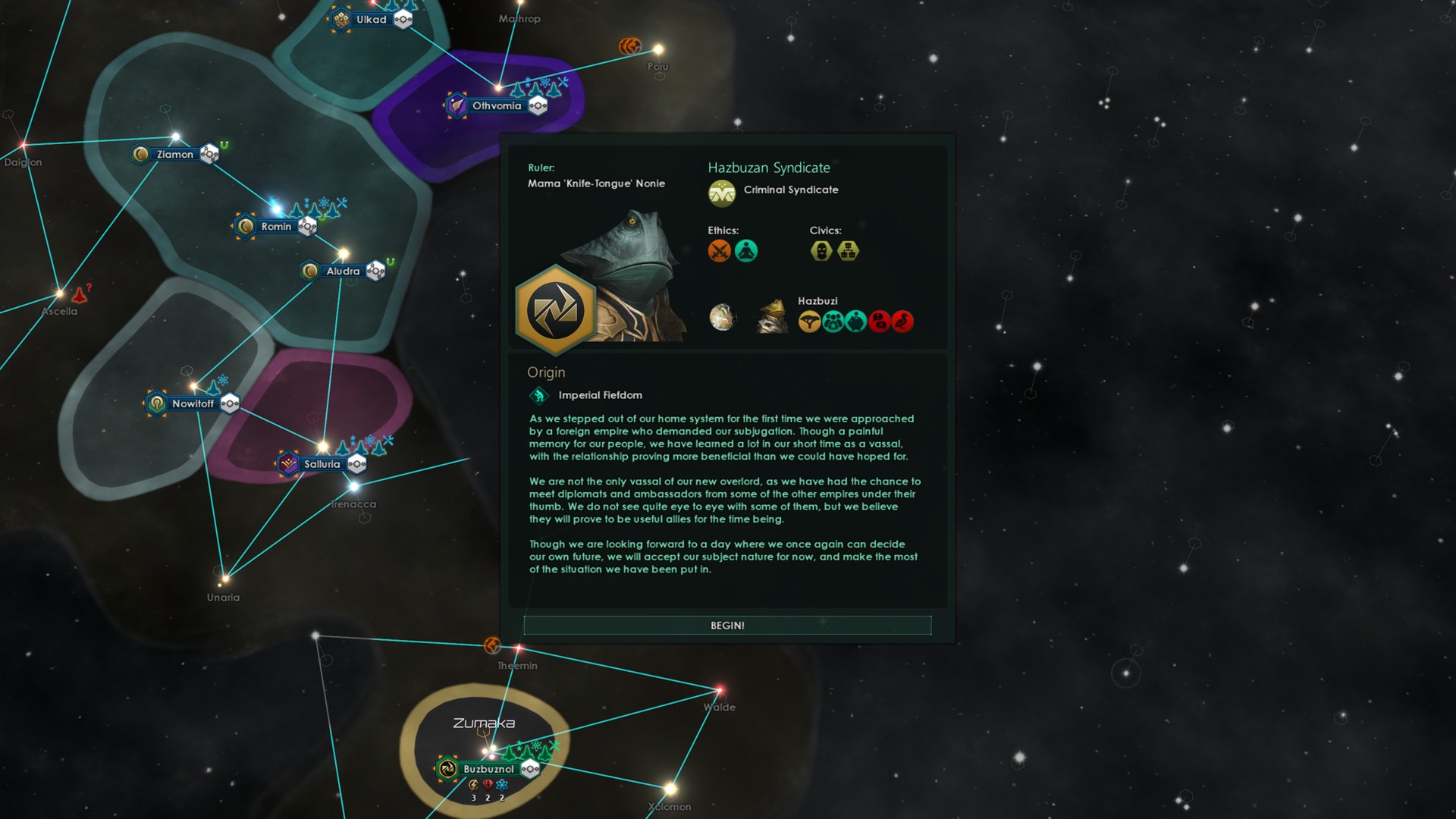Click the Militarist crossed-swords ethic icon
The height and width of the screenshot is (819, 1456).
coord(719,249)
